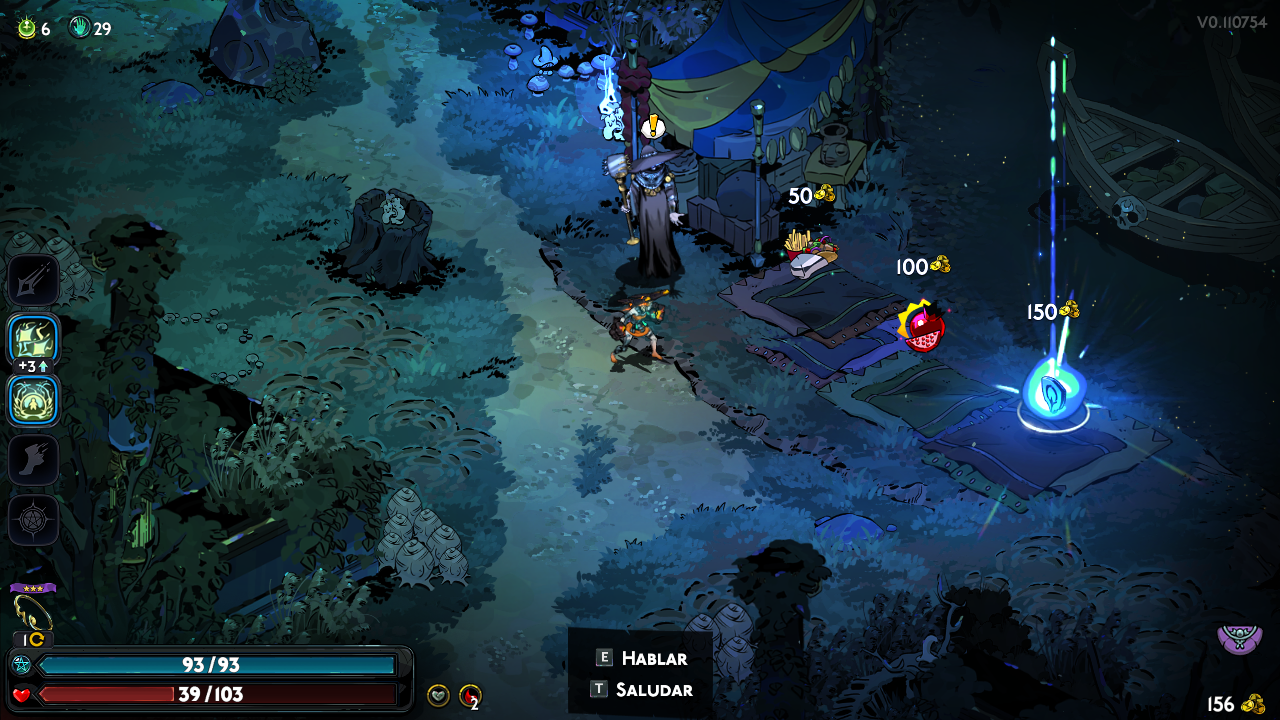Select the winged foot Sprint slot
The image size is (1280, 720).
click(x=34, y=460)
